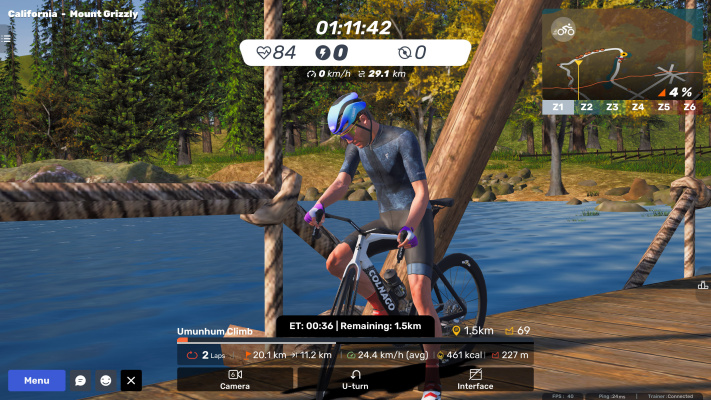
Task: Open the smiley emote picker
Action: coord(106,380)
